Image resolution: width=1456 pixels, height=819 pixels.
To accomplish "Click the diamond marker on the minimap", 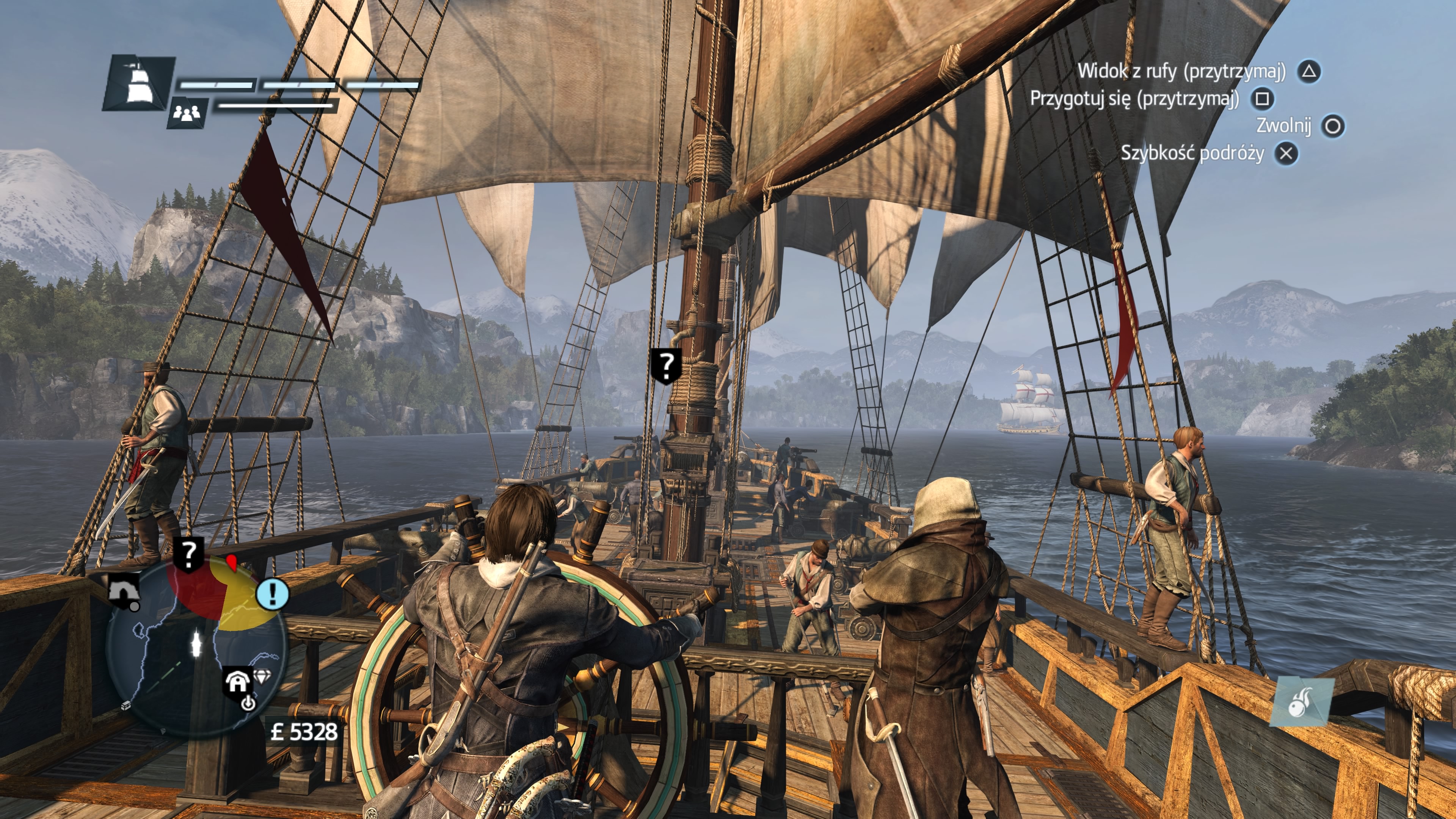I will (x=263, y=676).
